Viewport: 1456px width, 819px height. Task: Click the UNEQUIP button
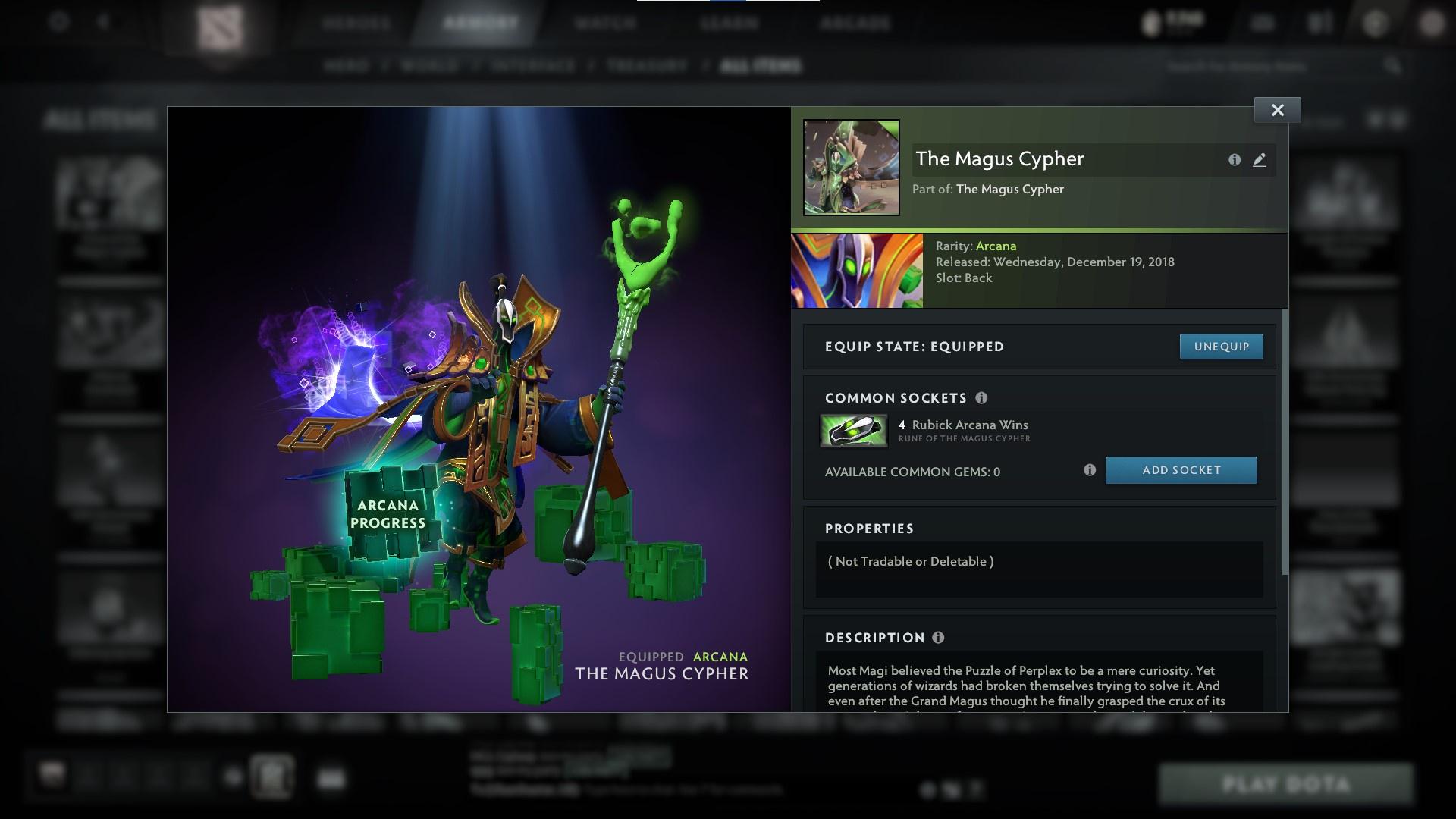pyautogui.click(x=1221, y=346)
